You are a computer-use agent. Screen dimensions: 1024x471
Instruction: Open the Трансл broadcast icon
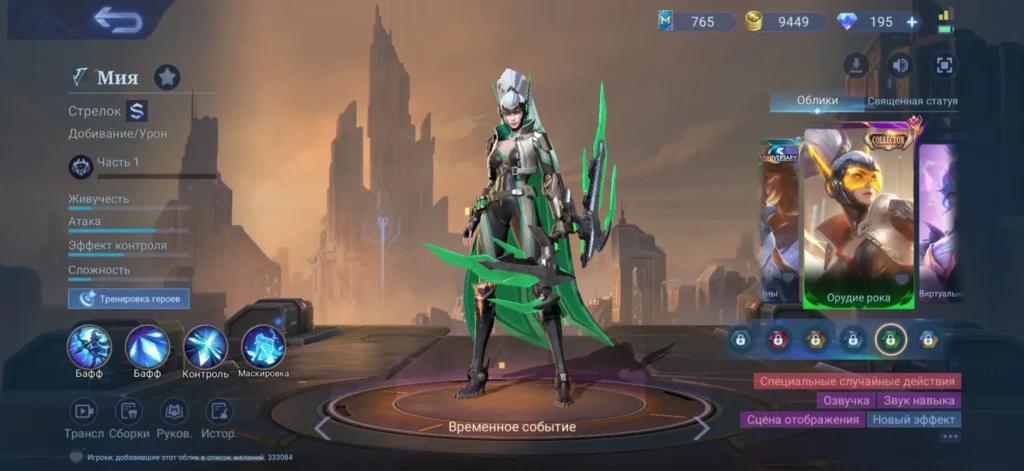pyautogui.click(x=84, y=411)
